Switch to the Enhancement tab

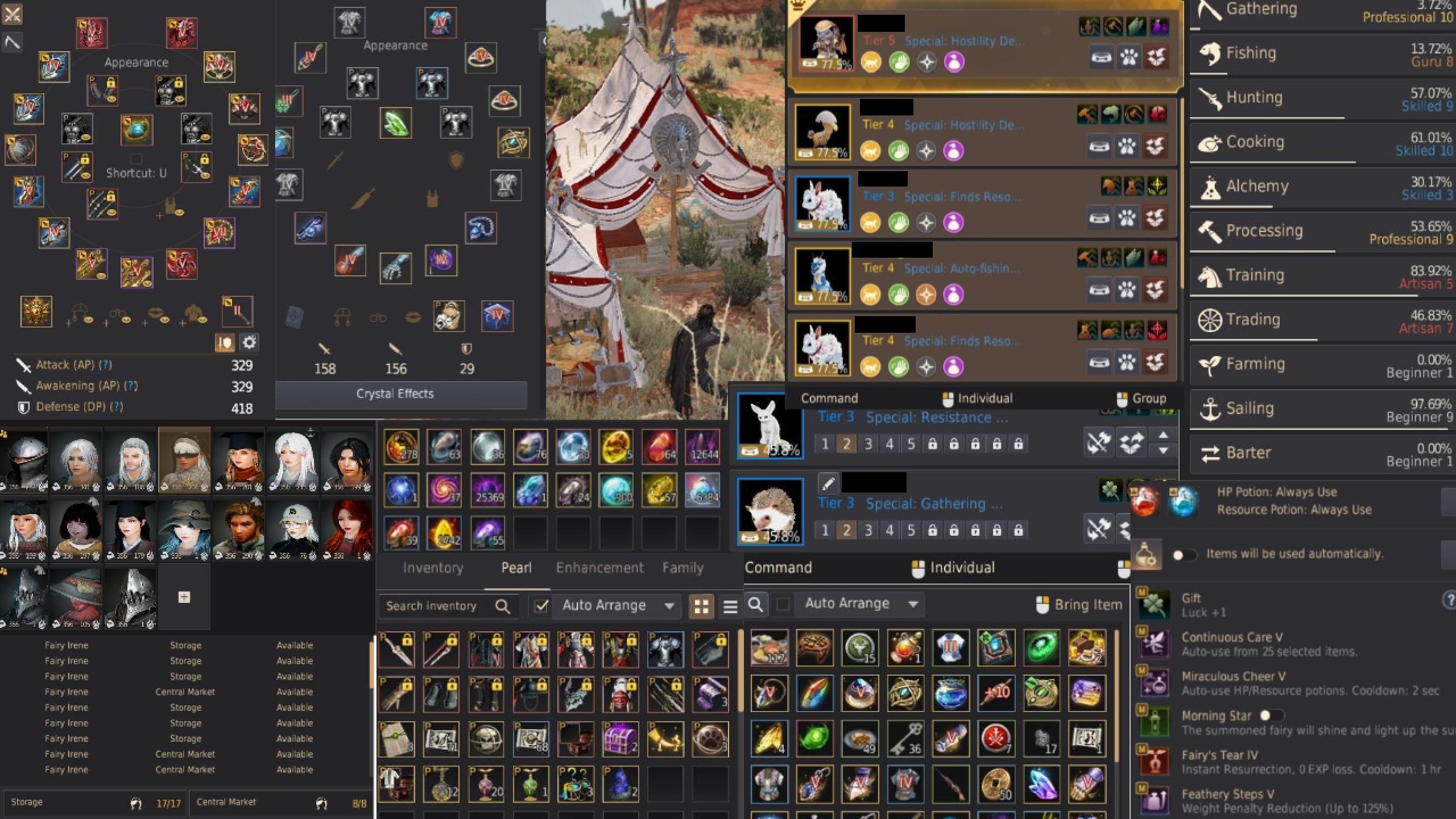(599, 567)
